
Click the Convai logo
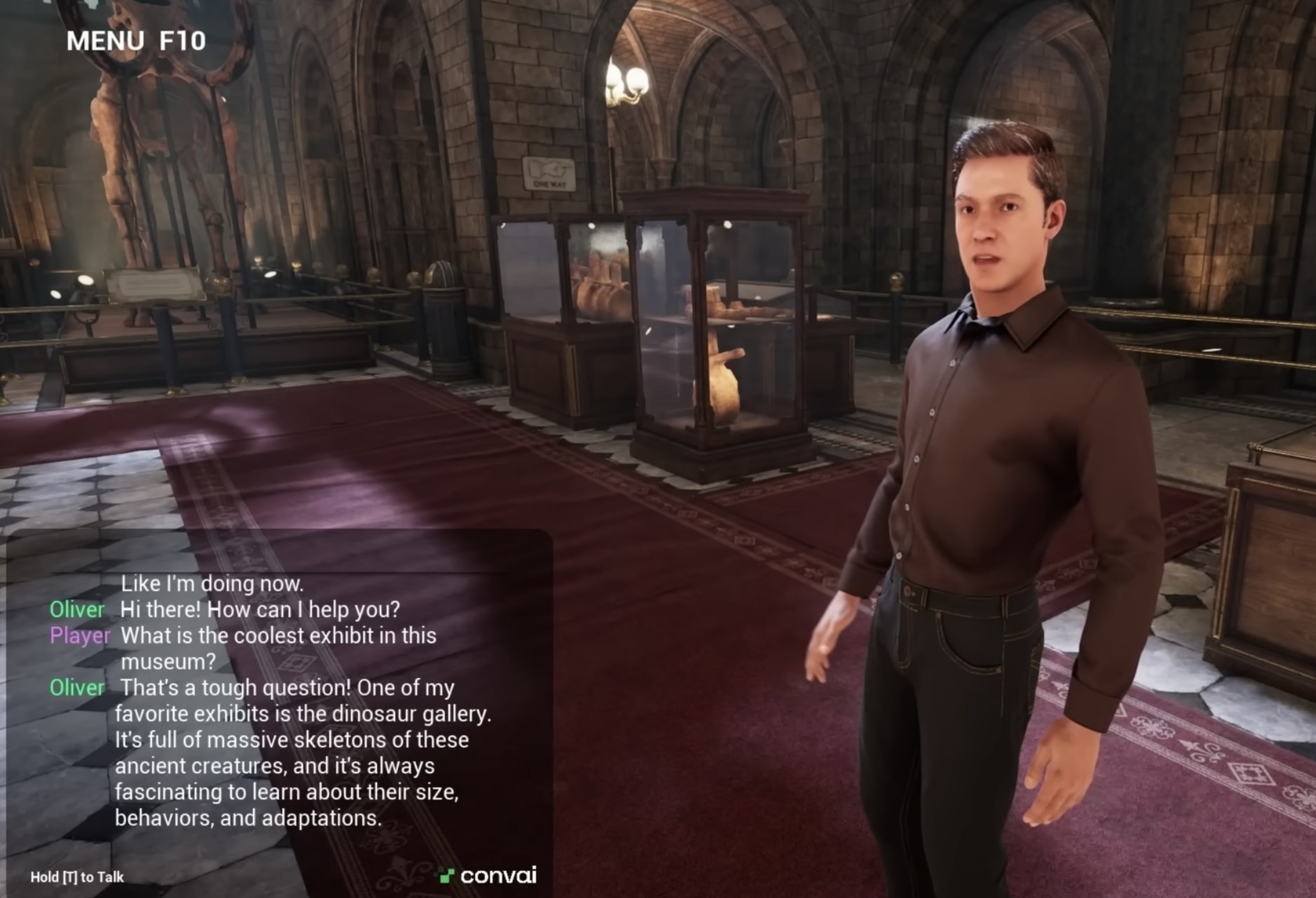(488, 876)
